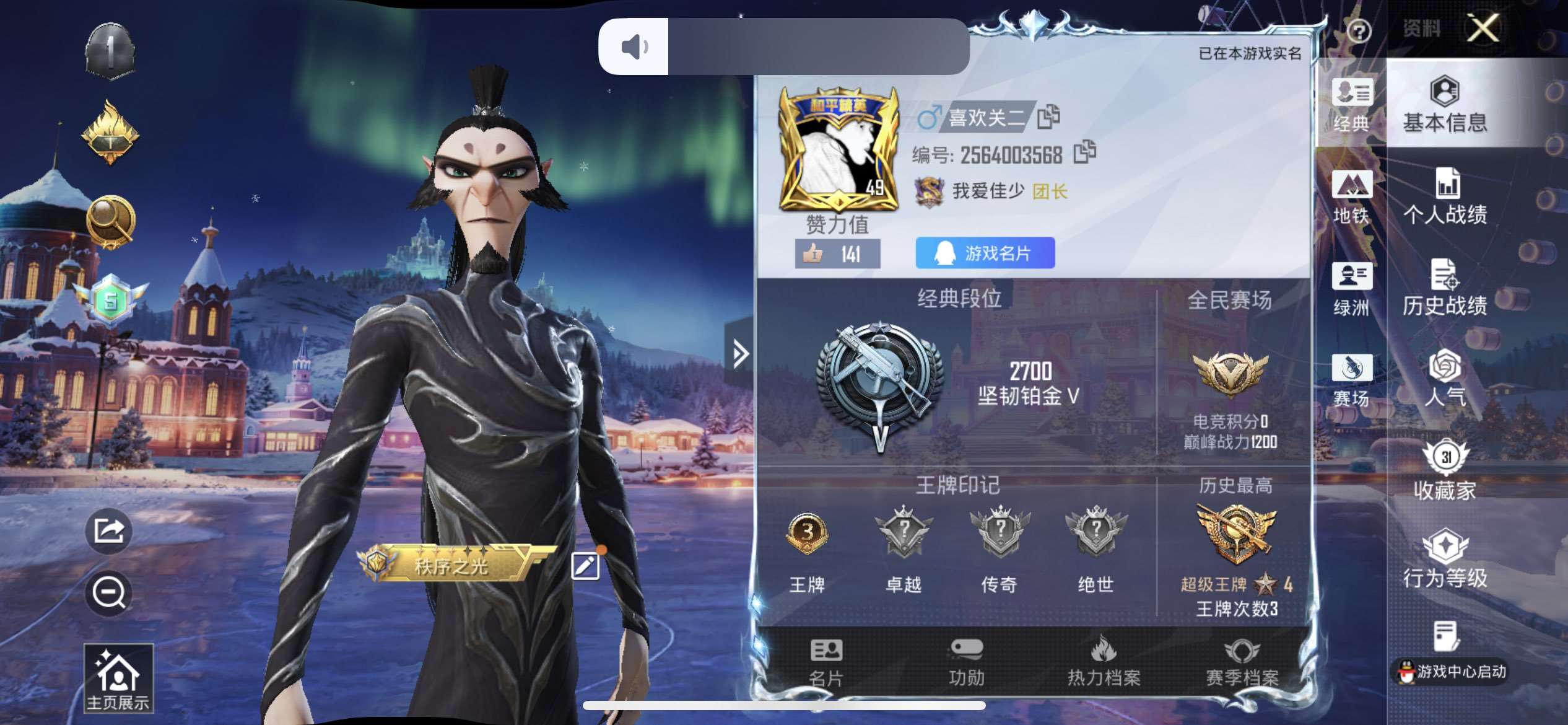The height and width of the screenshot is (725, 1568).
Task: Select the 经典 classic mode category
Action: (1351, 105)
